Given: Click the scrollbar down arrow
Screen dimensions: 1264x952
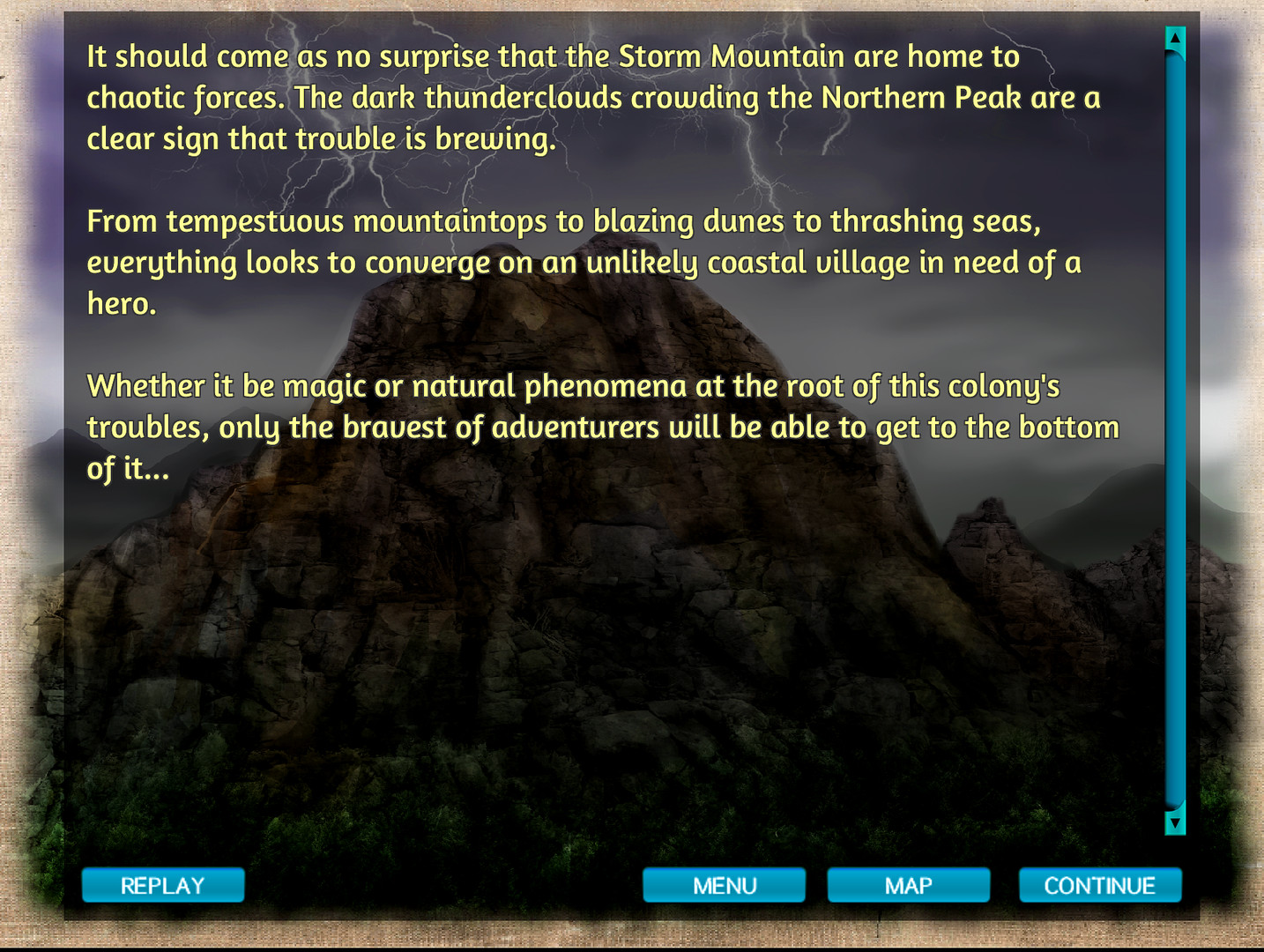Looking at the screenshot, I should 1173,825.
